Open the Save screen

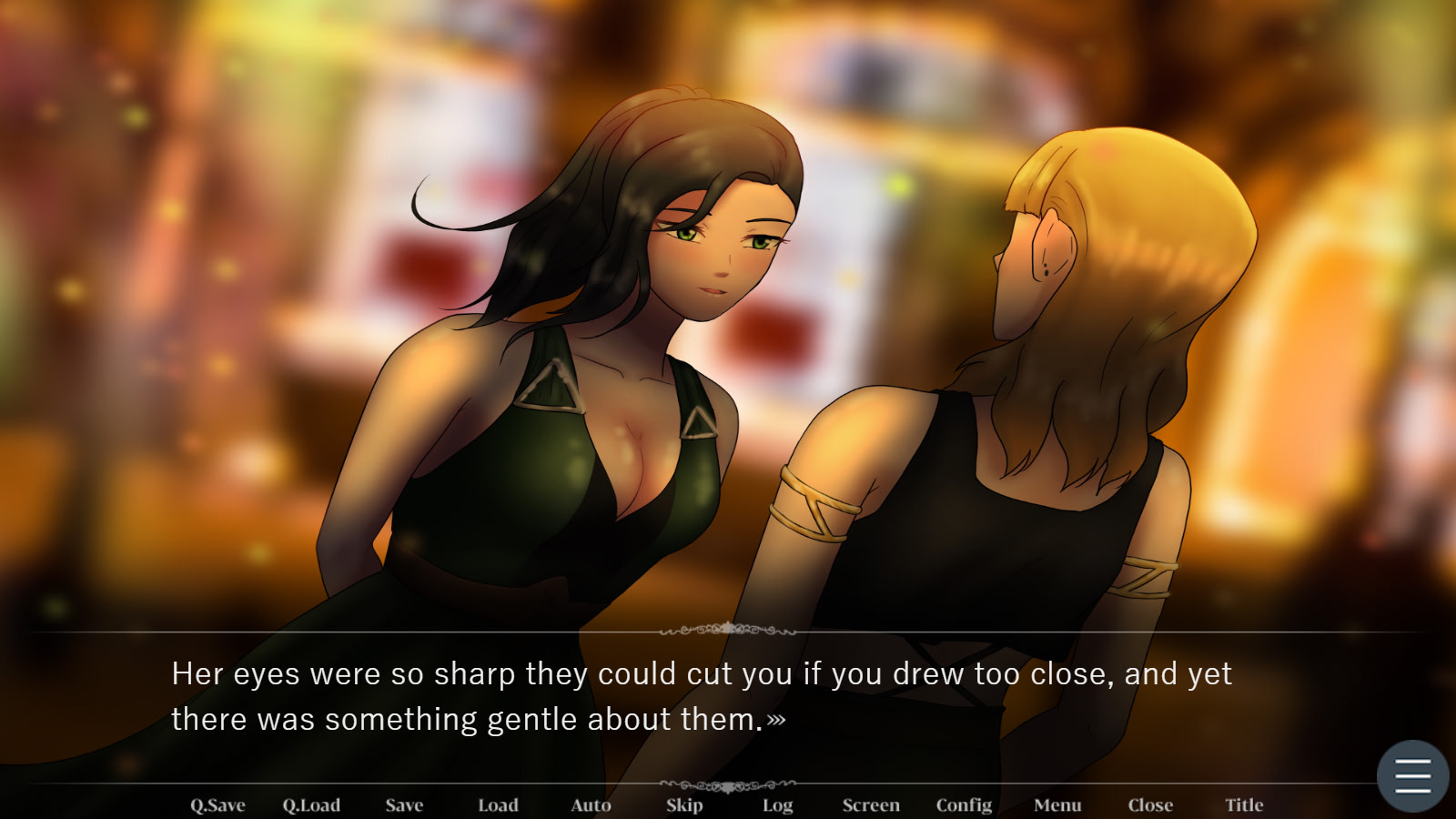[x=404, y=804]
